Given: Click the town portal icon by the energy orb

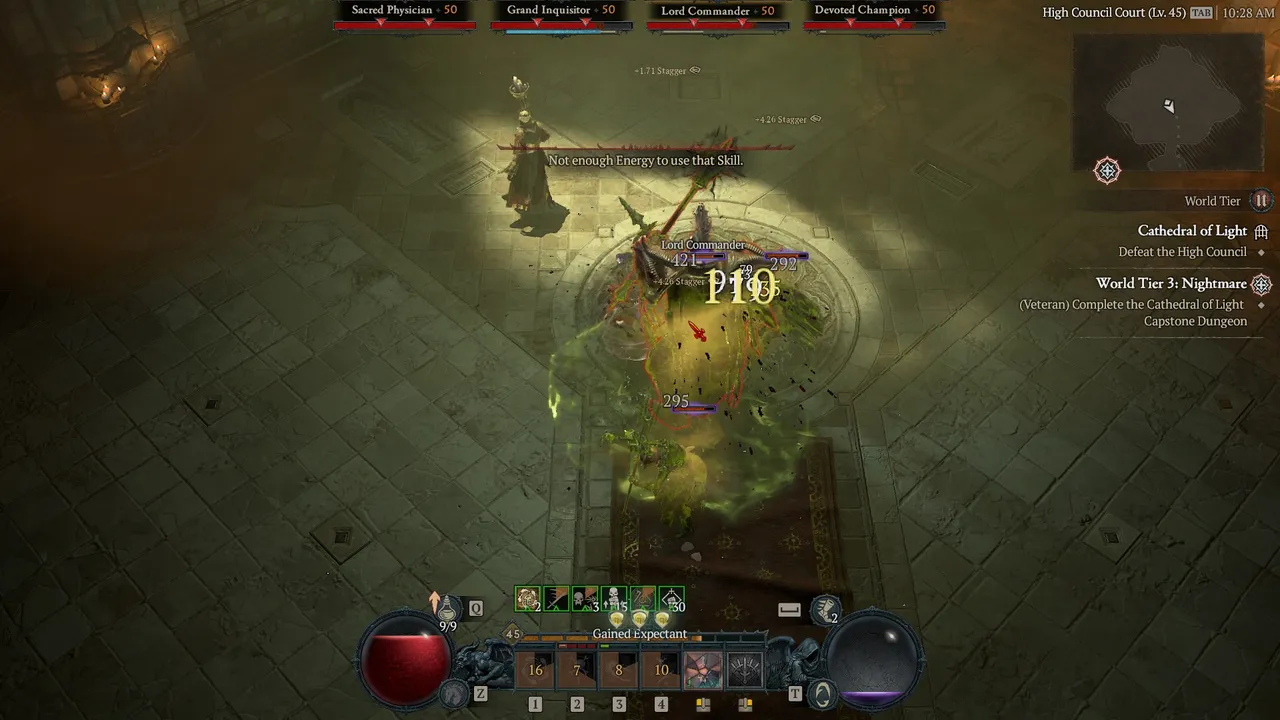Looking at the screenshot, I should pyautogui.click(x=823, y=691).
